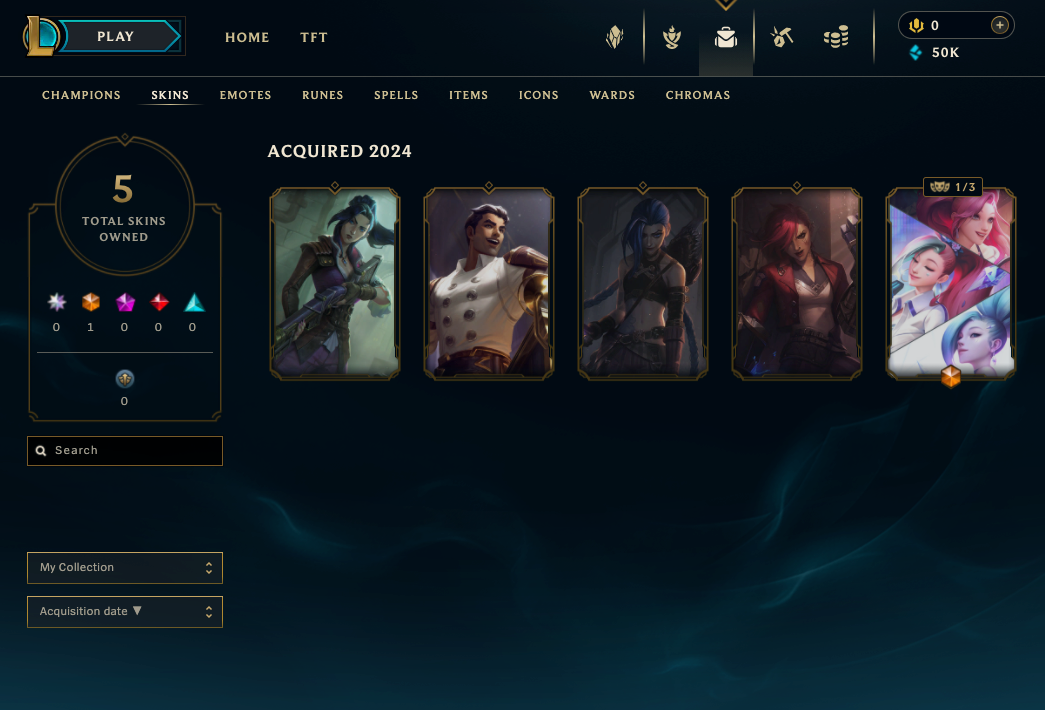Open the My Collection dropdown
Viewport: 1045px width, 710px height.
pos(125,568)
